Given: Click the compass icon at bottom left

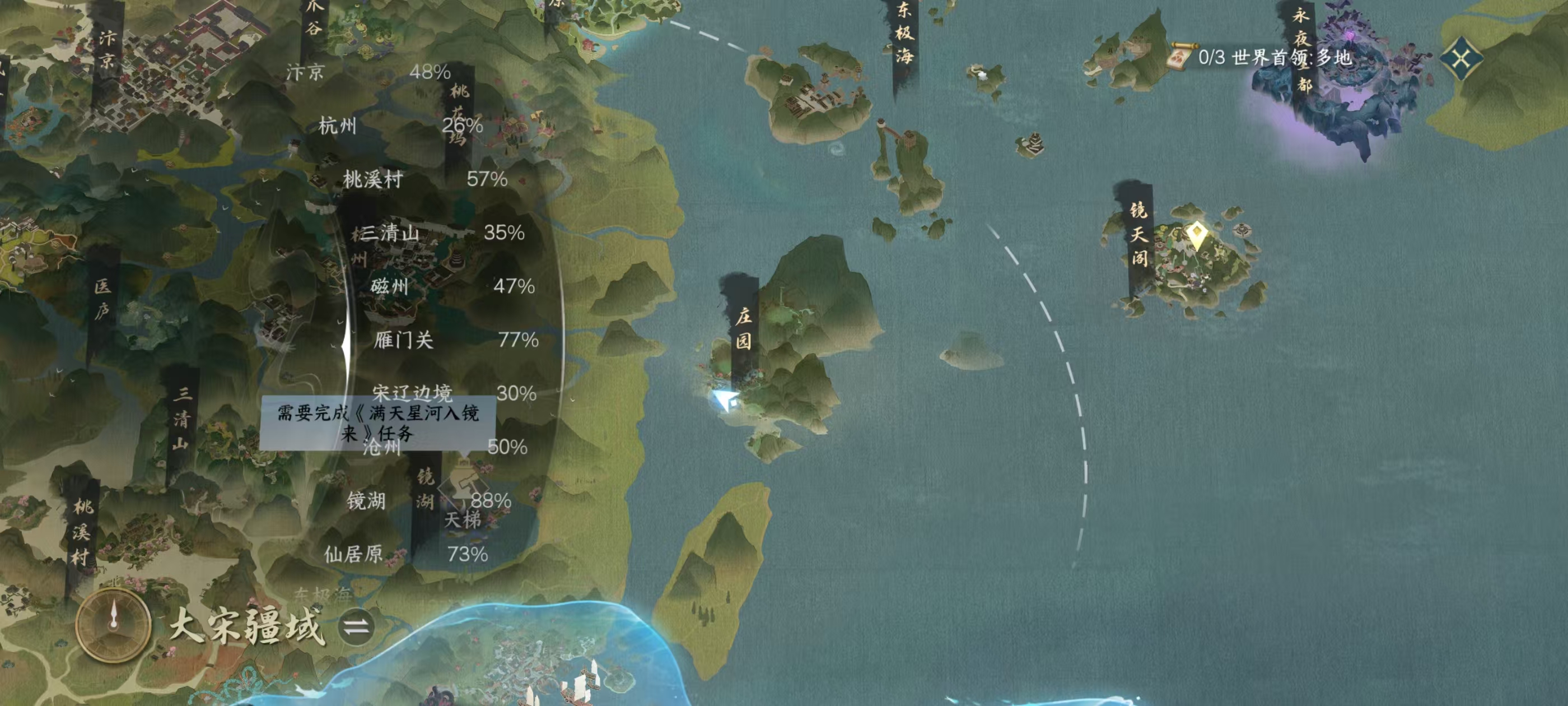Looking at the screenshot, I should tap(113, 624).
